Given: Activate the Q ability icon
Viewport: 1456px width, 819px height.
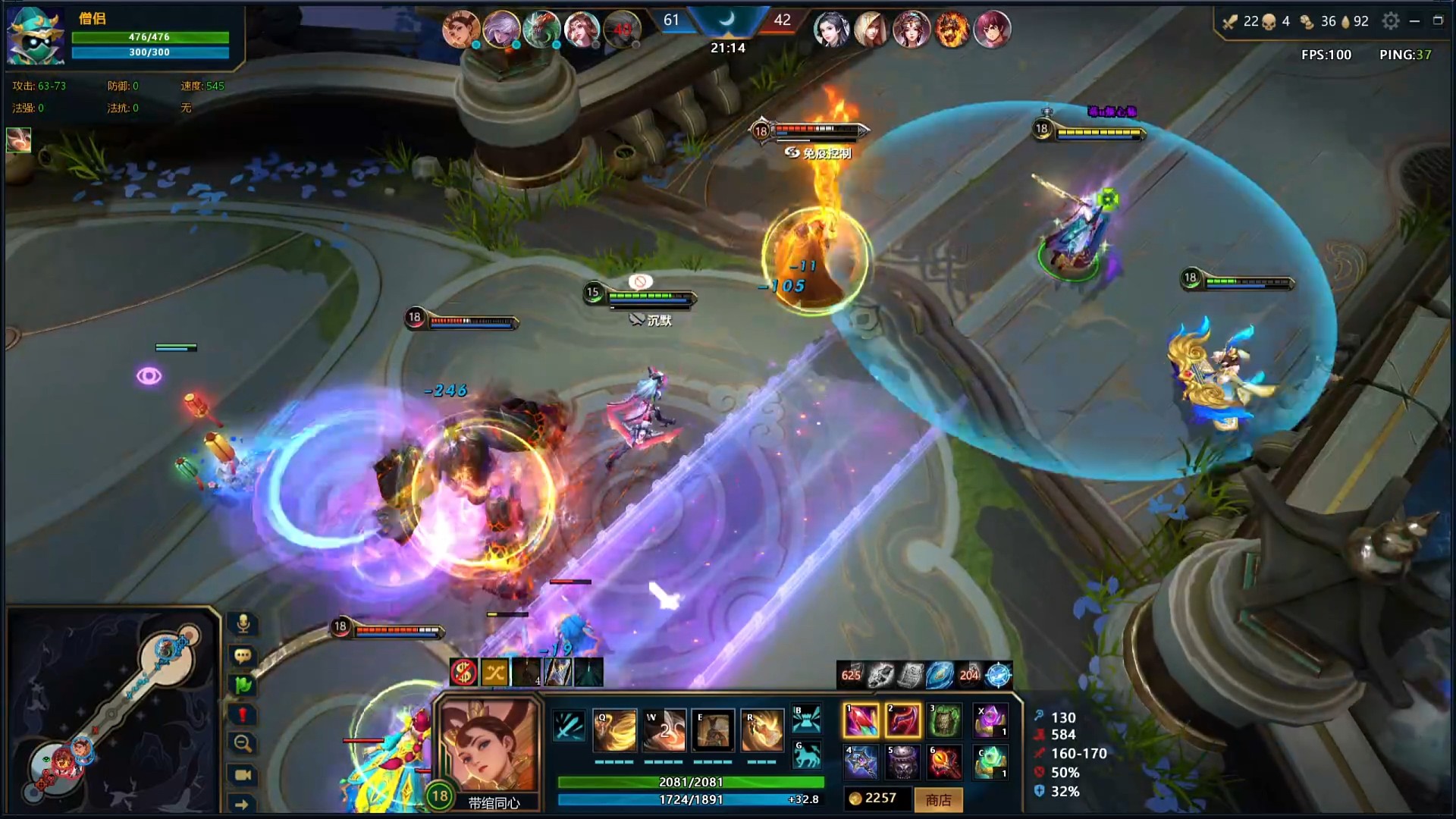Looking at the screenshot, I should (614, 730).
